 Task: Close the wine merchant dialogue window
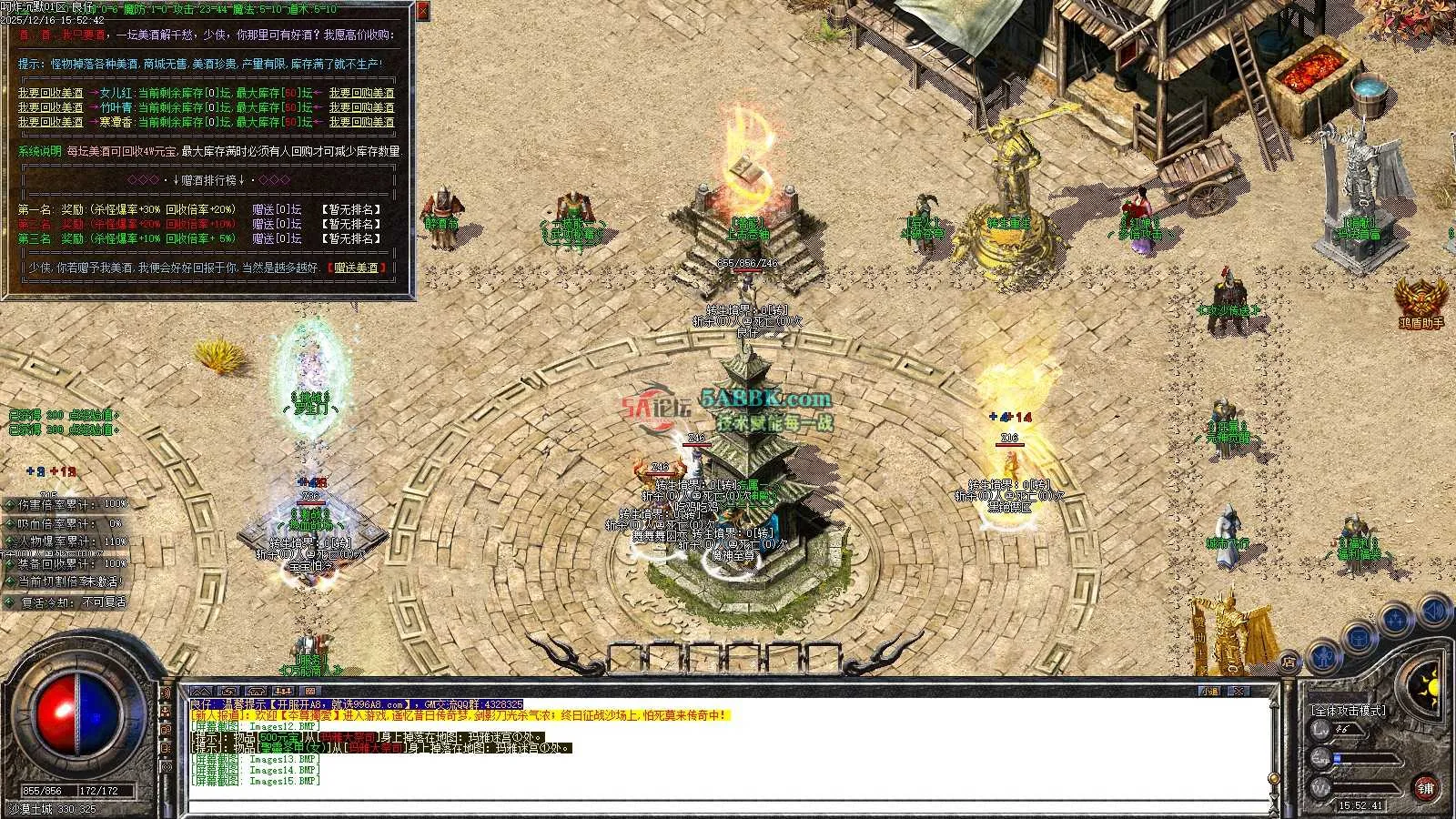pos(423,11)
